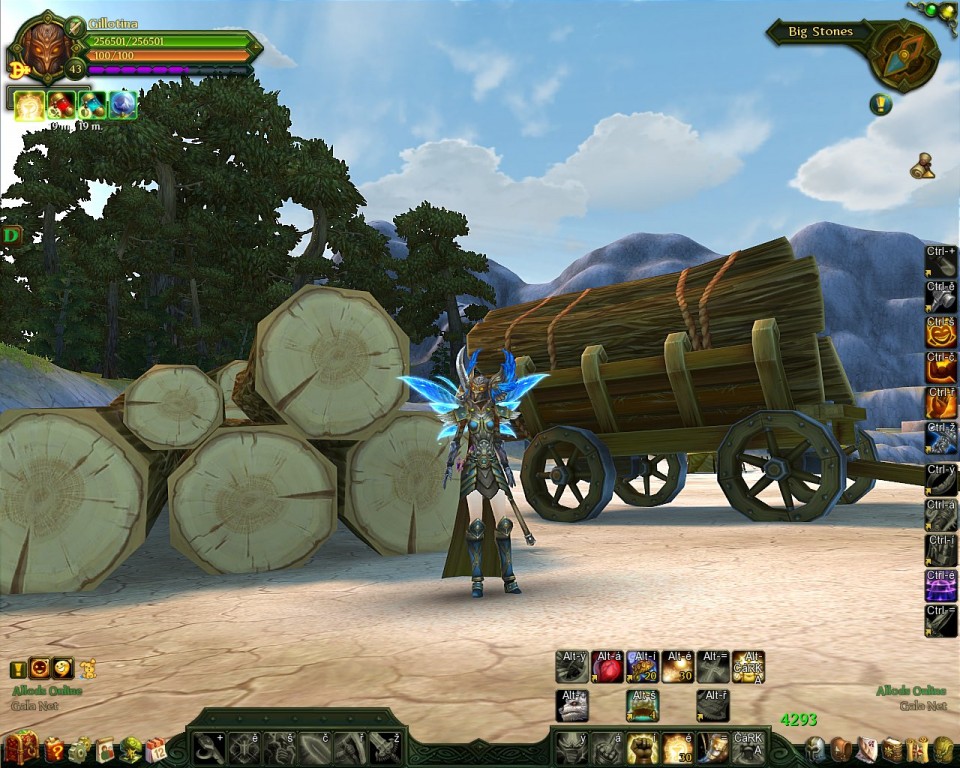Click the green D button on left edge
Screen dimensions: 960x768
11,236
